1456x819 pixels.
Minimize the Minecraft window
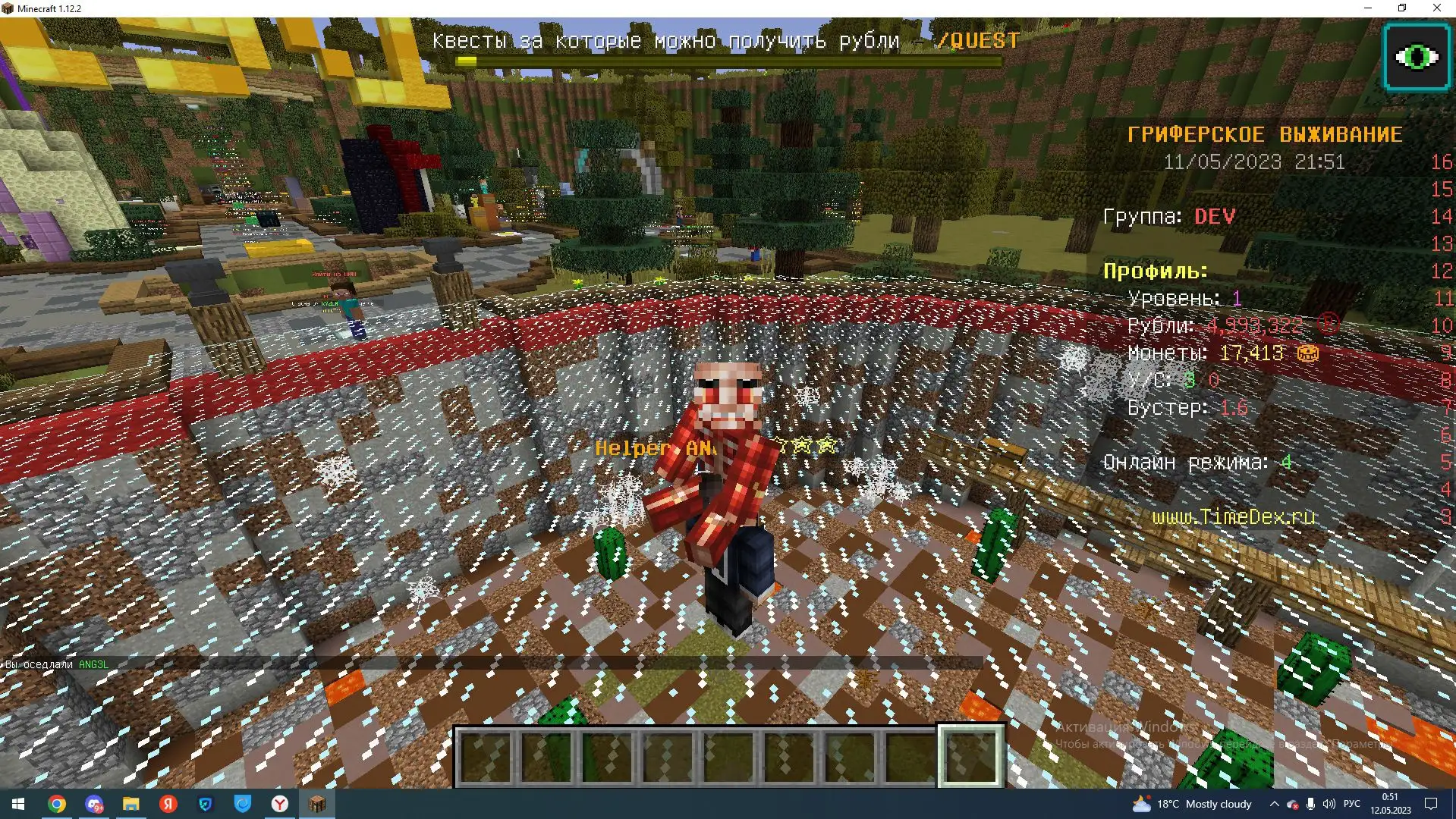tap(1368, 8)
